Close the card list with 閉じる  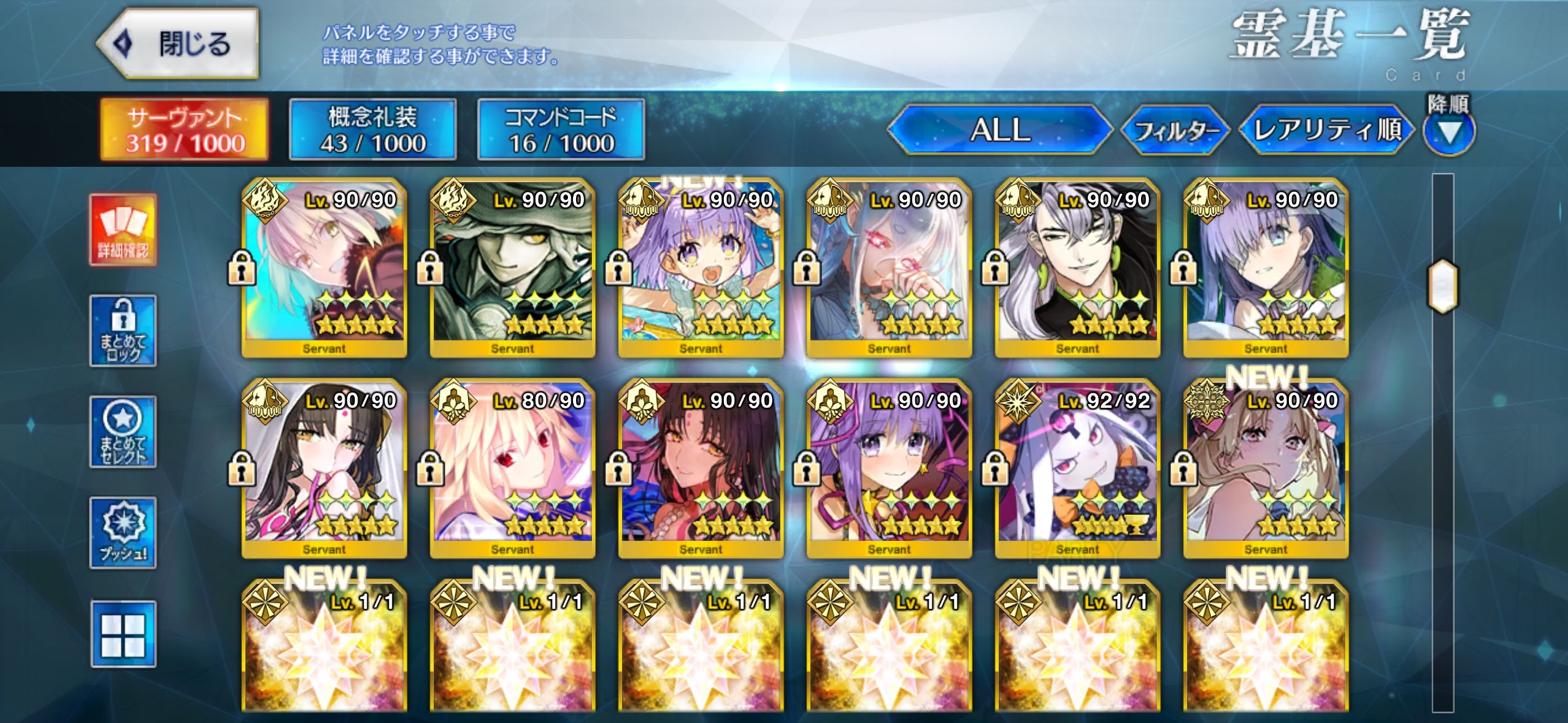point(178,44)
